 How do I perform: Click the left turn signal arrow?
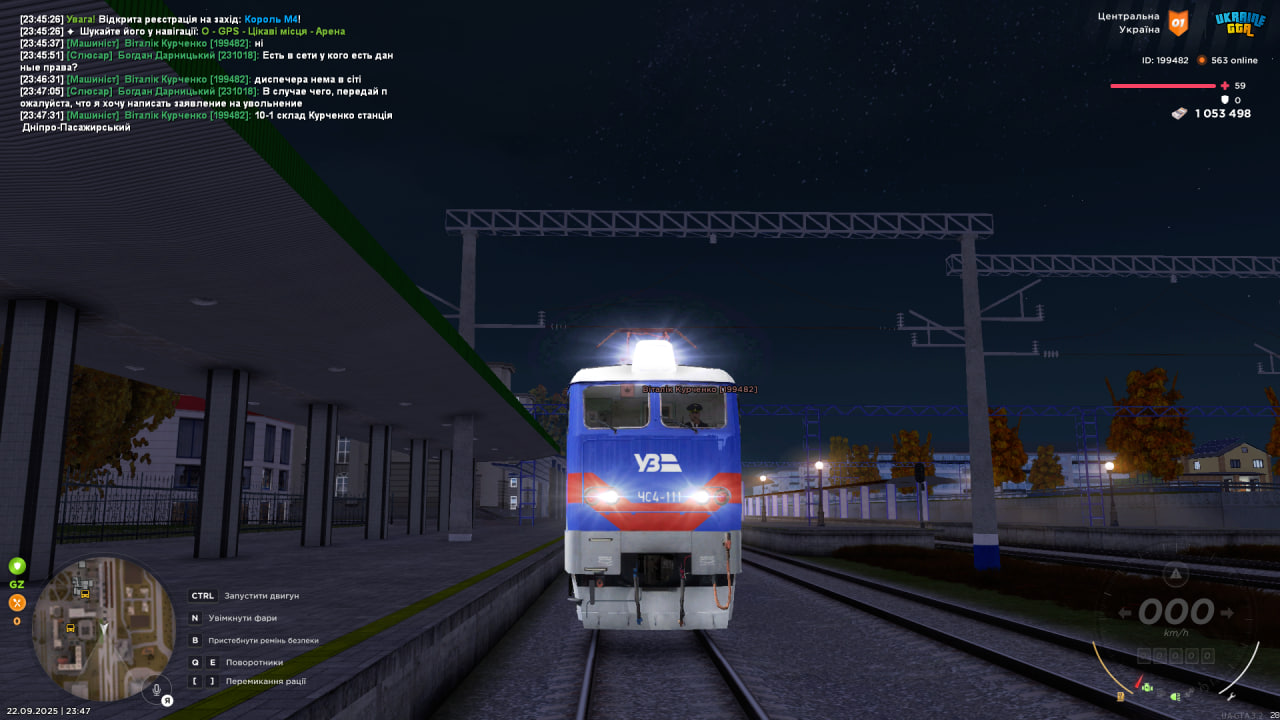(1124, 613)
